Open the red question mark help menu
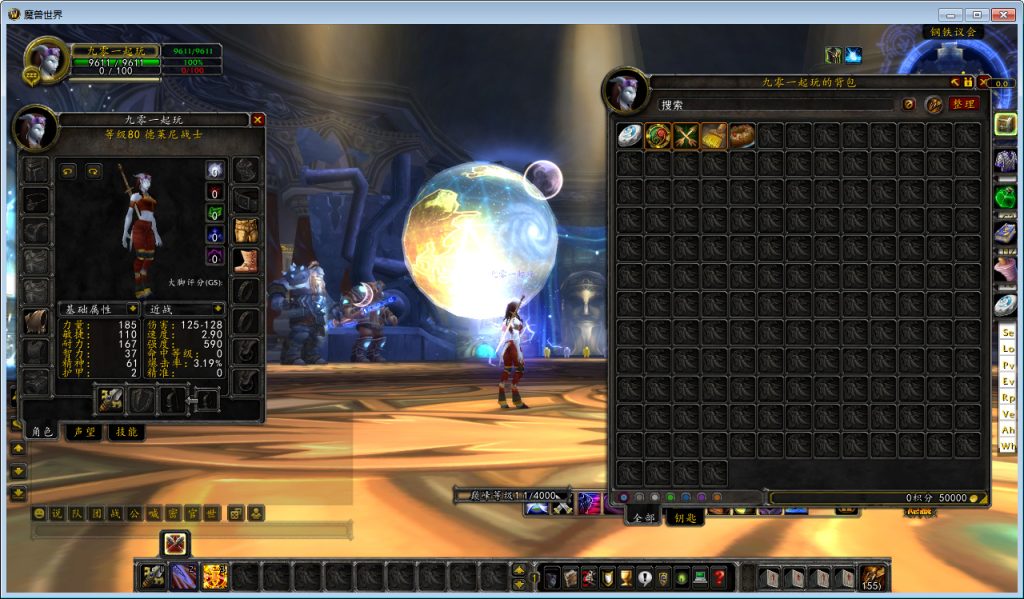 point(718,577)
